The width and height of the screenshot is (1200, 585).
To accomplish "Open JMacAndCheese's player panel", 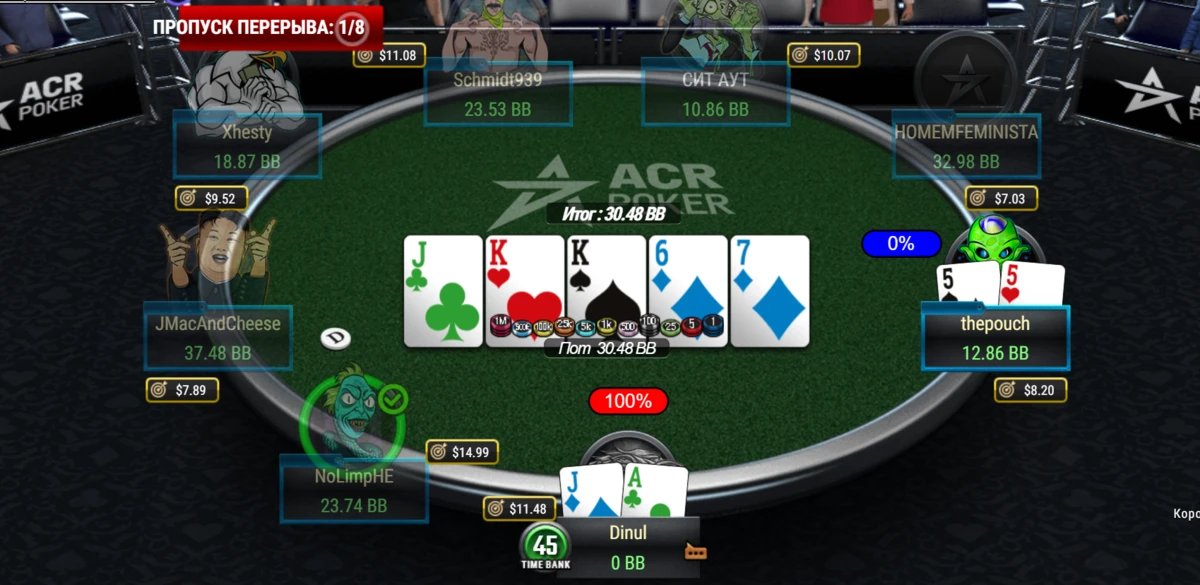I will [218, 338].
